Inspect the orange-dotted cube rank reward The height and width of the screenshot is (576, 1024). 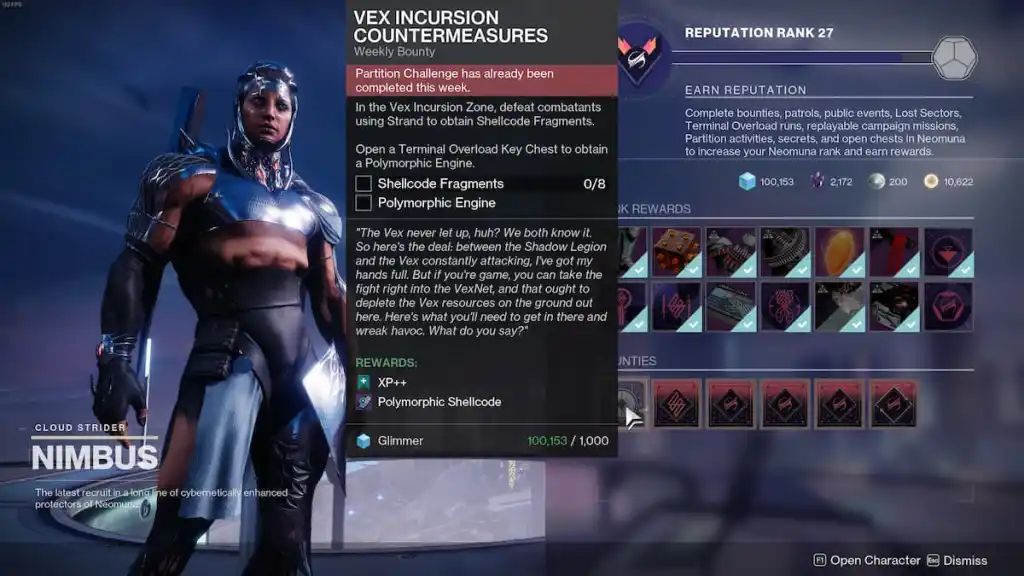[x=677, y=252]
